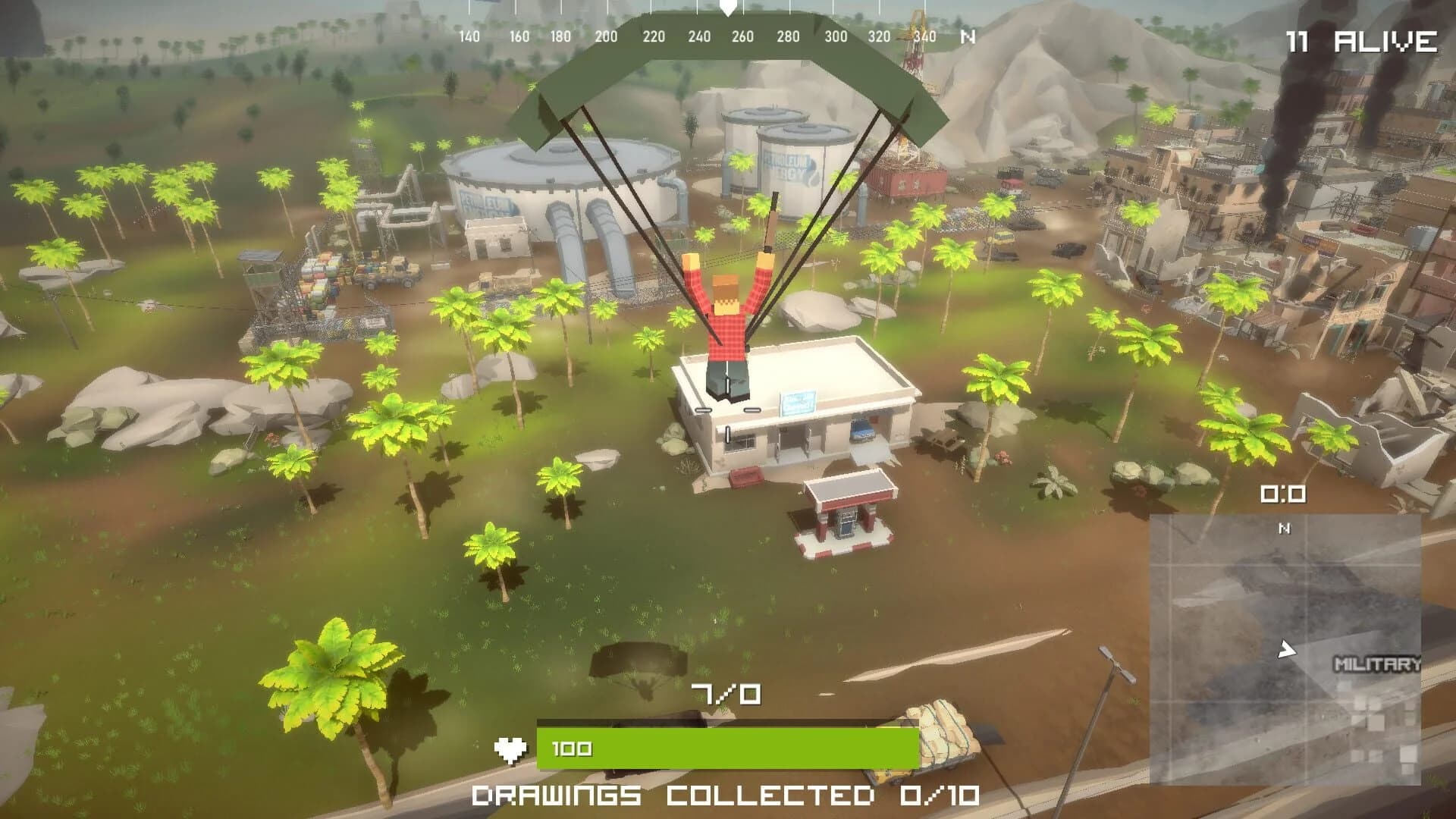
Task: Click the parachuting character above the shop
Action: point(726,318)
